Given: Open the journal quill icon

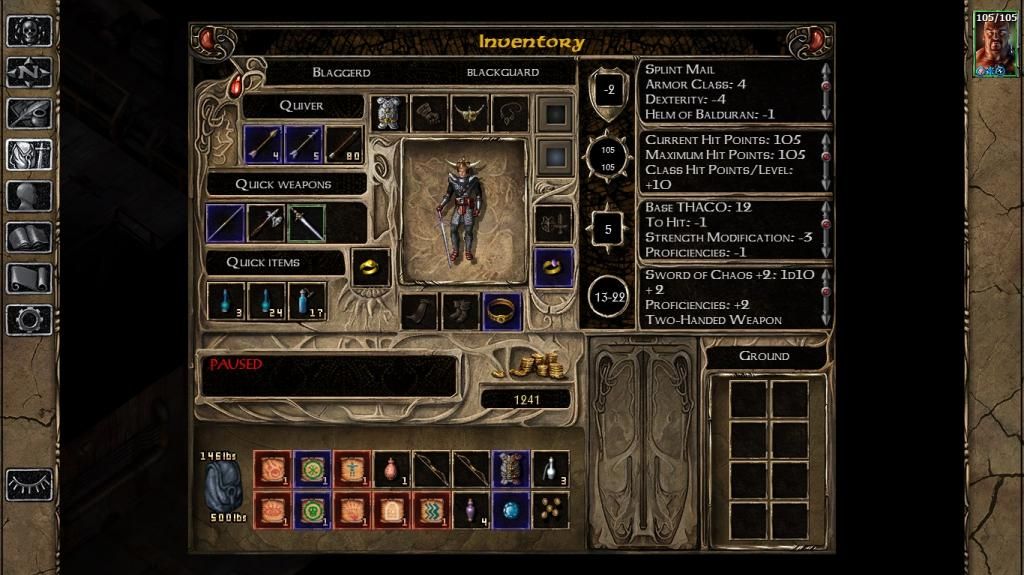Looking at the screenshot, I should (29, 112).
